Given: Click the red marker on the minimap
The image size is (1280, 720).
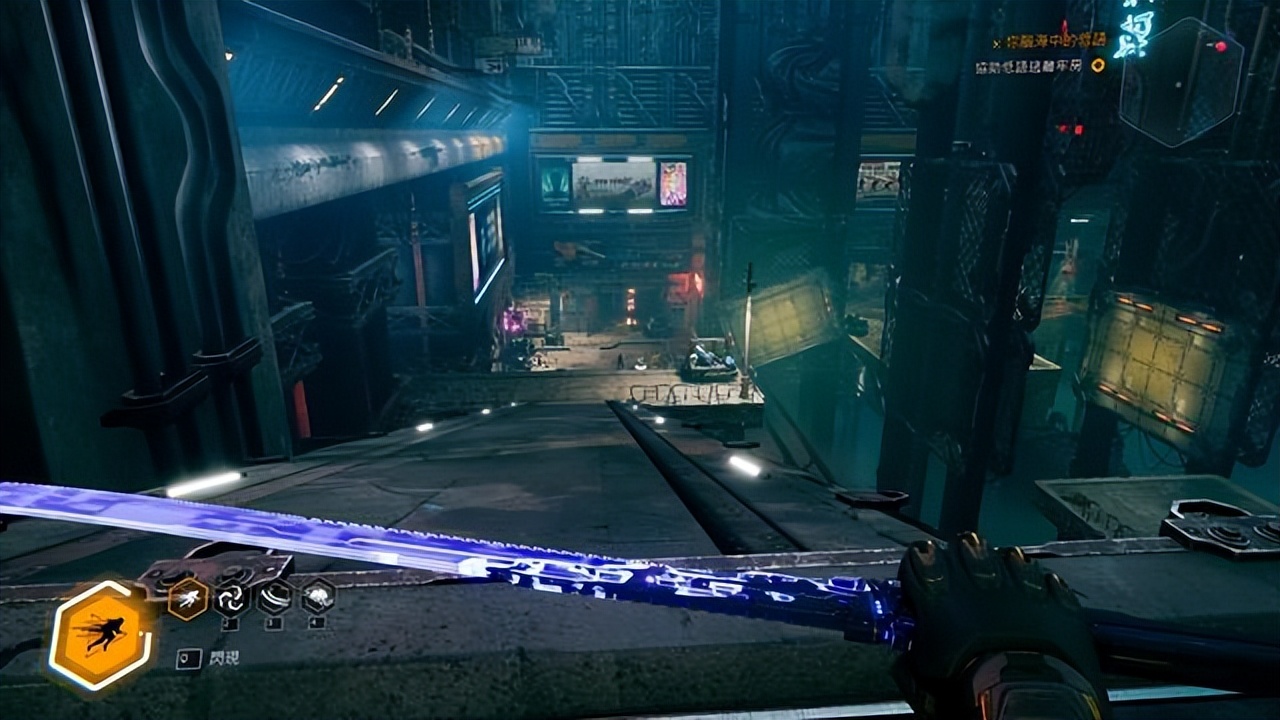Looking at the screenshot, I should (x=1220, y=46).
